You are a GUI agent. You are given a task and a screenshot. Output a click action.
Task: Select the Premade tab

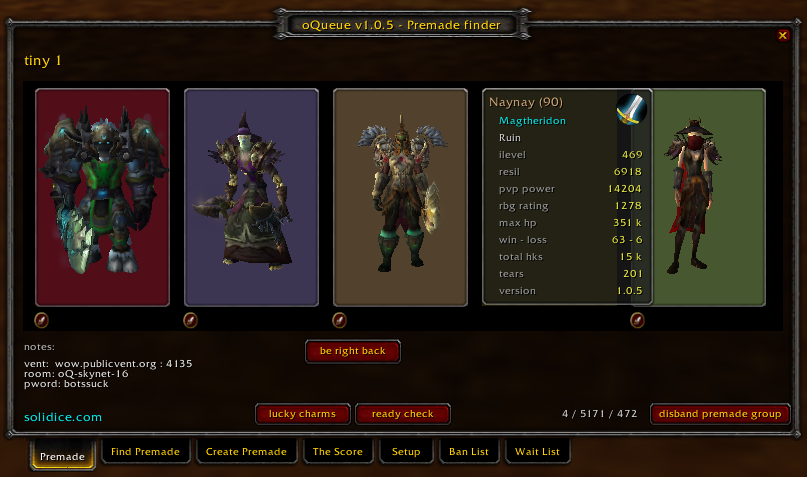click(63, 453)
